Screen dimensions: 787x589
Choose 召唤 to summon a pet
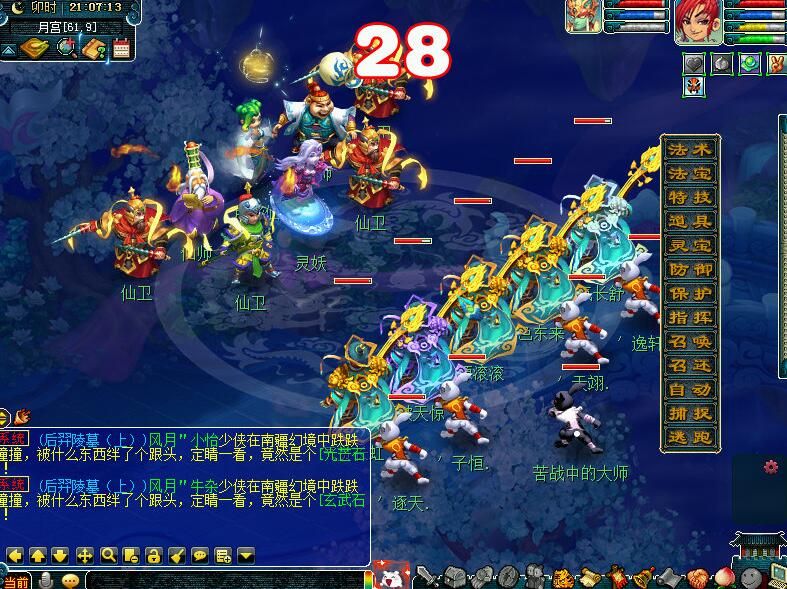691,342
